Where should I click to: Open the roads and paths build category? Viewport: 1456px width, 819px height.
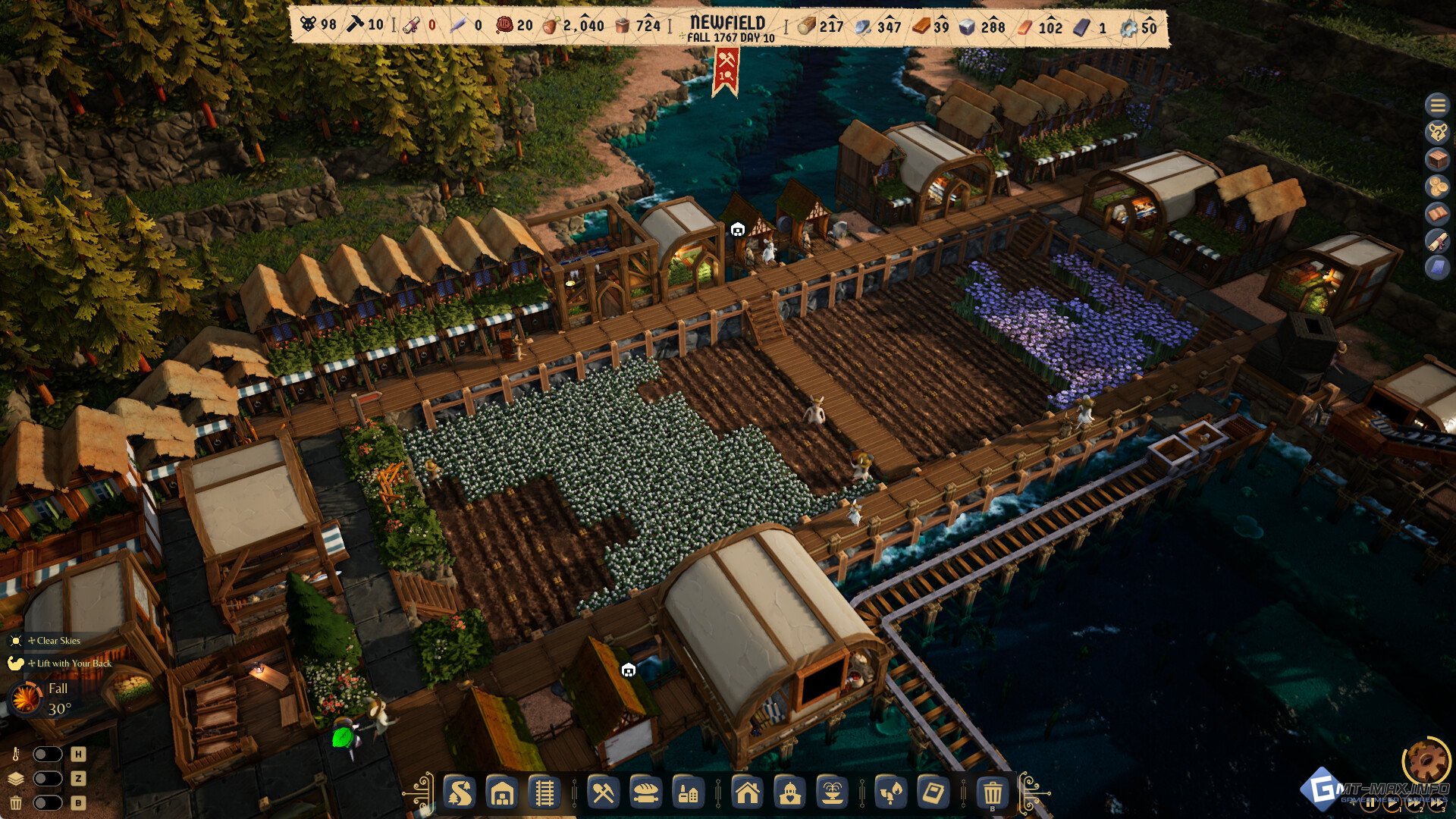click(460, 793)
